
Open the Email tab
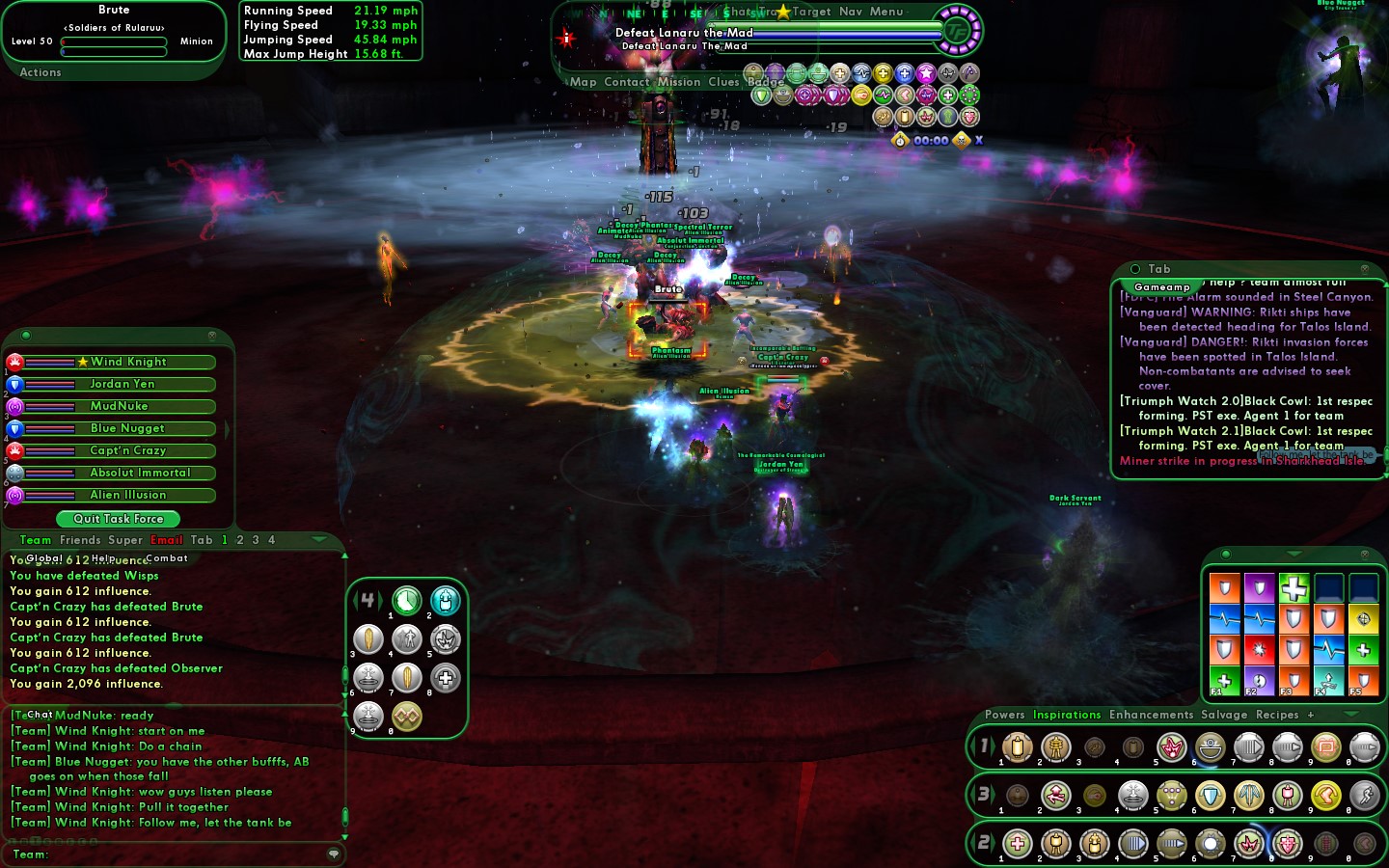click(x=167, y=540)
